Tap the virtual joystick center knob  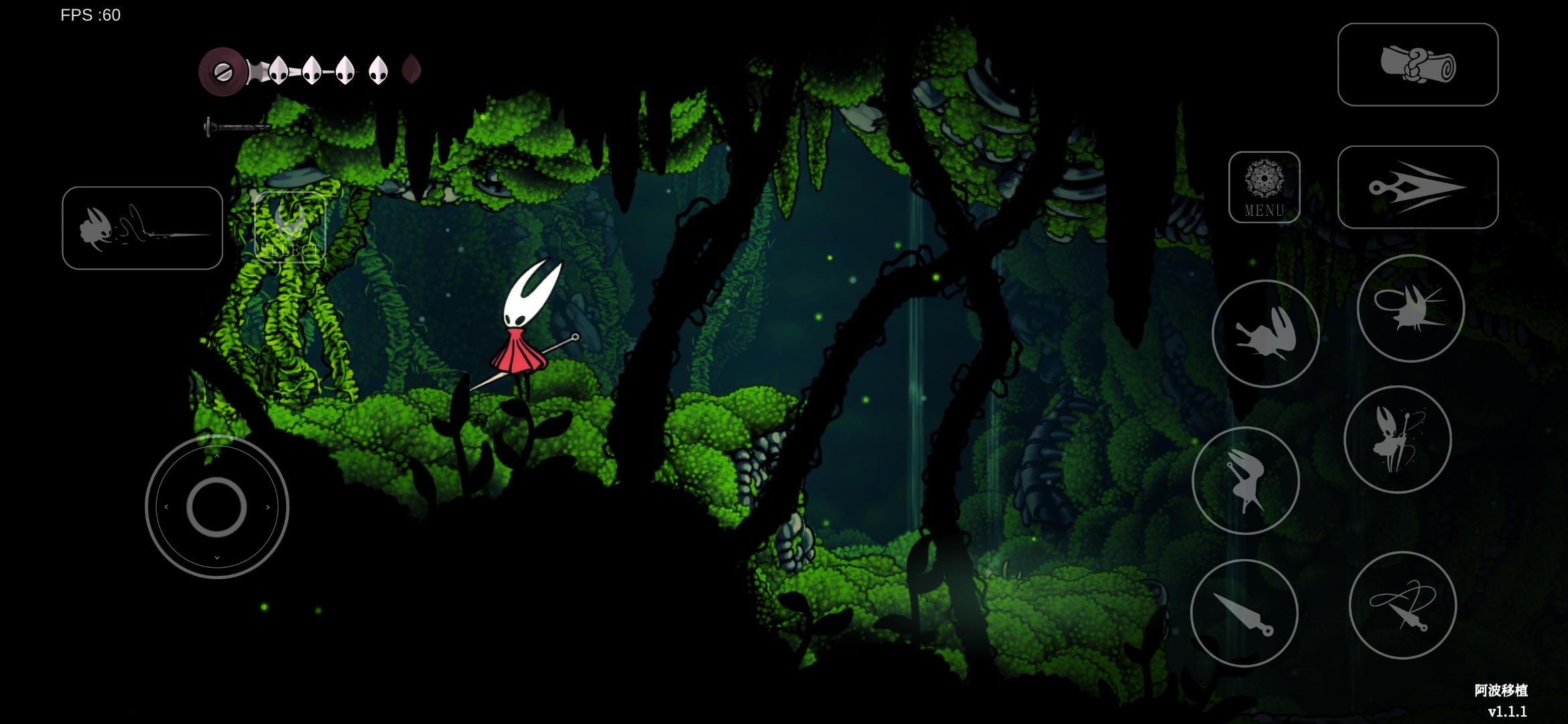(x=216, y=507)
